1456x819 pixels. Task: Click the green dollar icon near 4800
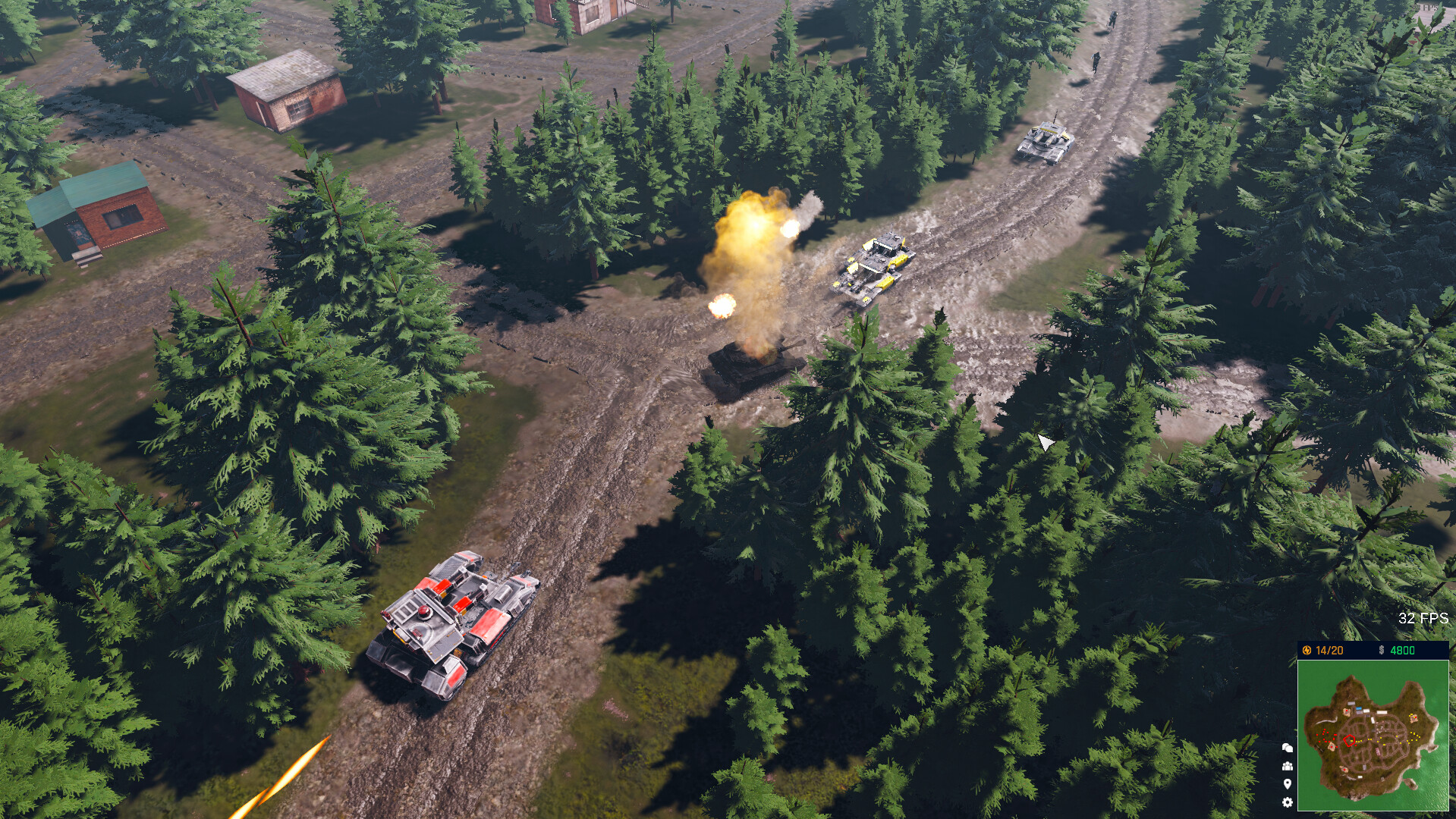coord(1382,650)
